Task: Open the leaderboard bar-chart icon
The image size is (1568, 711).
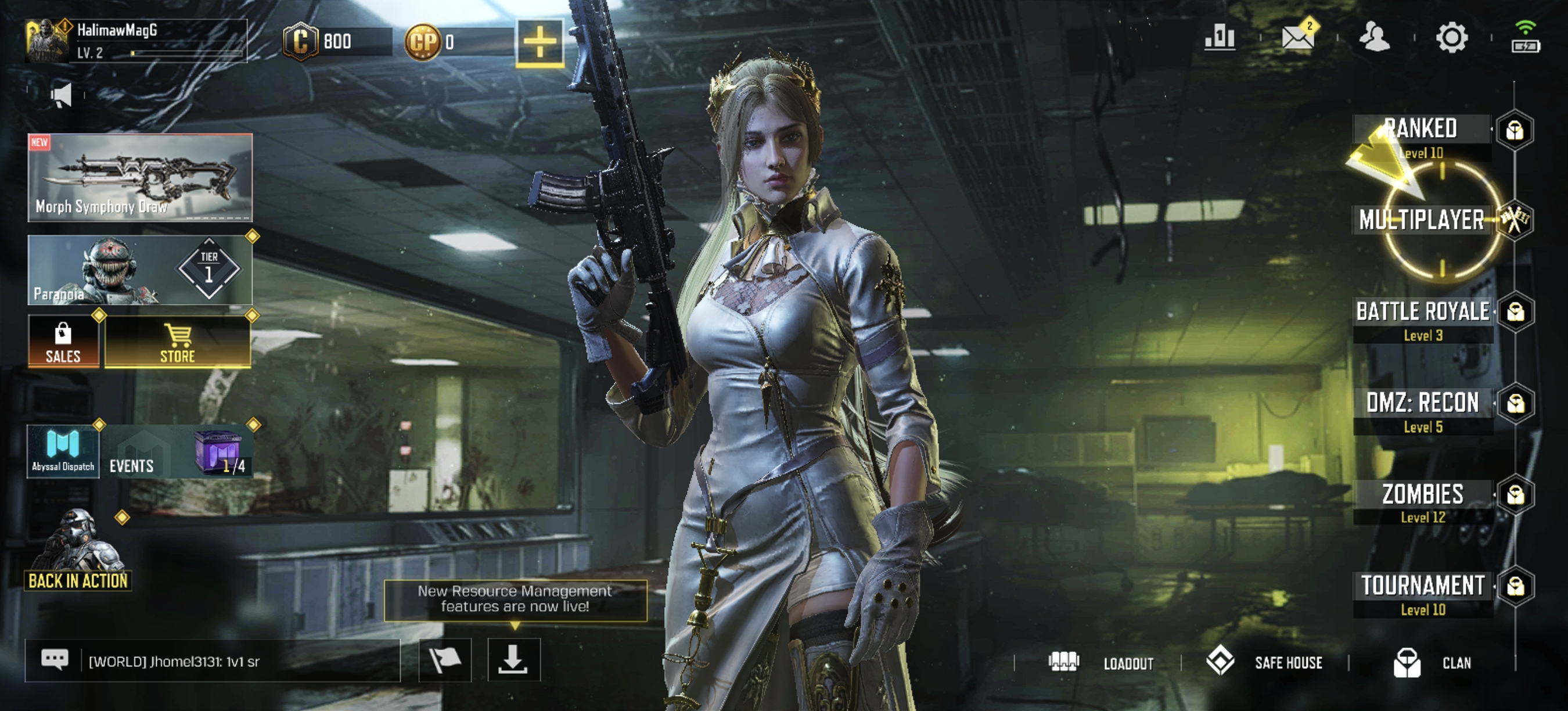Action: pyautogui.click(x=1219, y=38)
